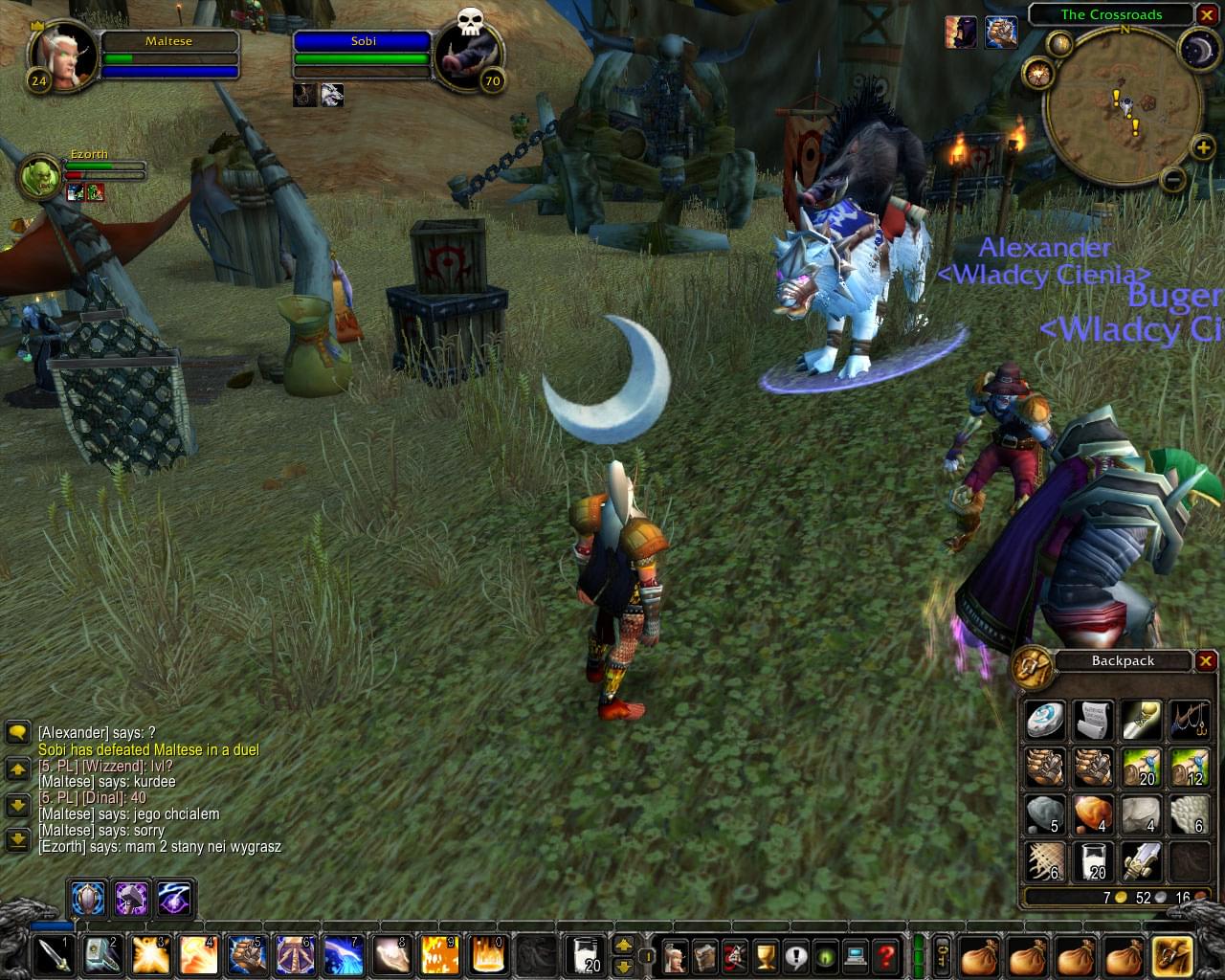Image resolution: width=1225 pixels, height=980 pixels.
Task: Open the chat menu speech bubble button
Action: [x=17, y=733]
